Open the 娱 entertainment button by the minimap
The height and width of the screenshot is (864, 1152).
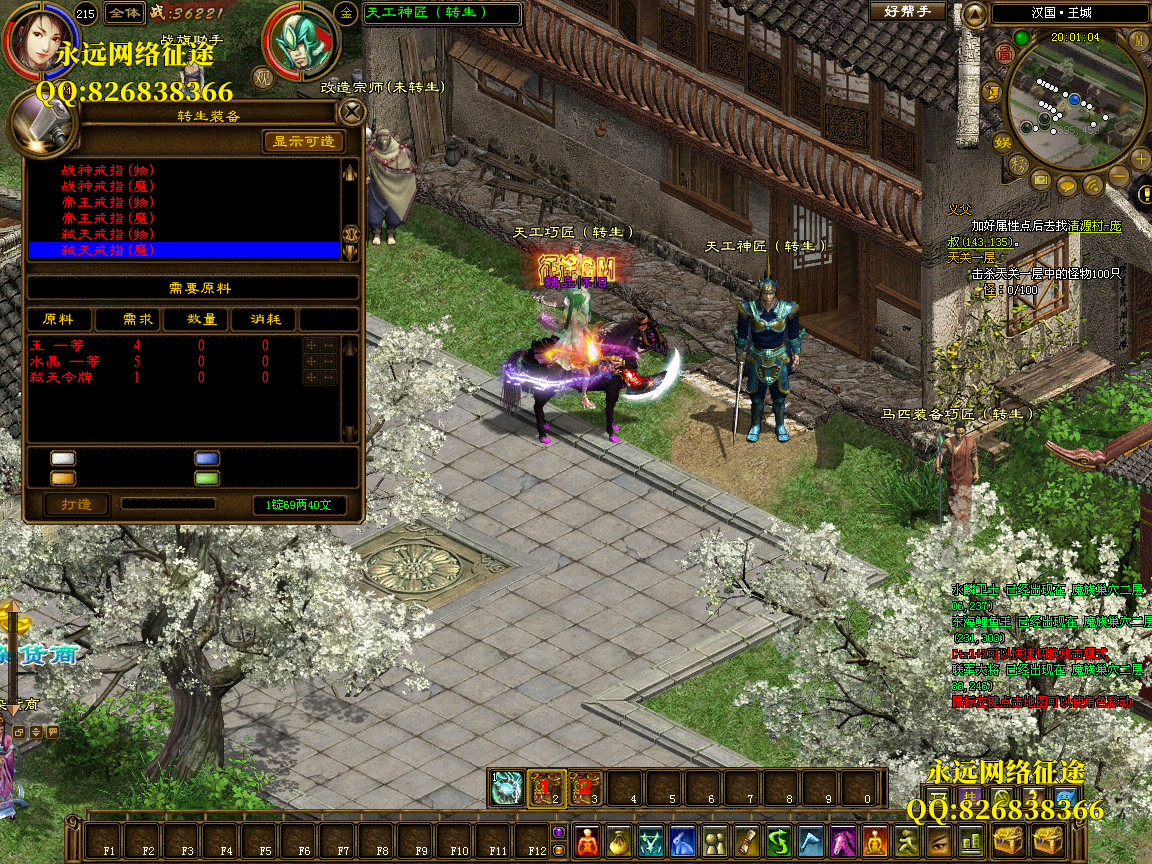[x=1002, y=142]
